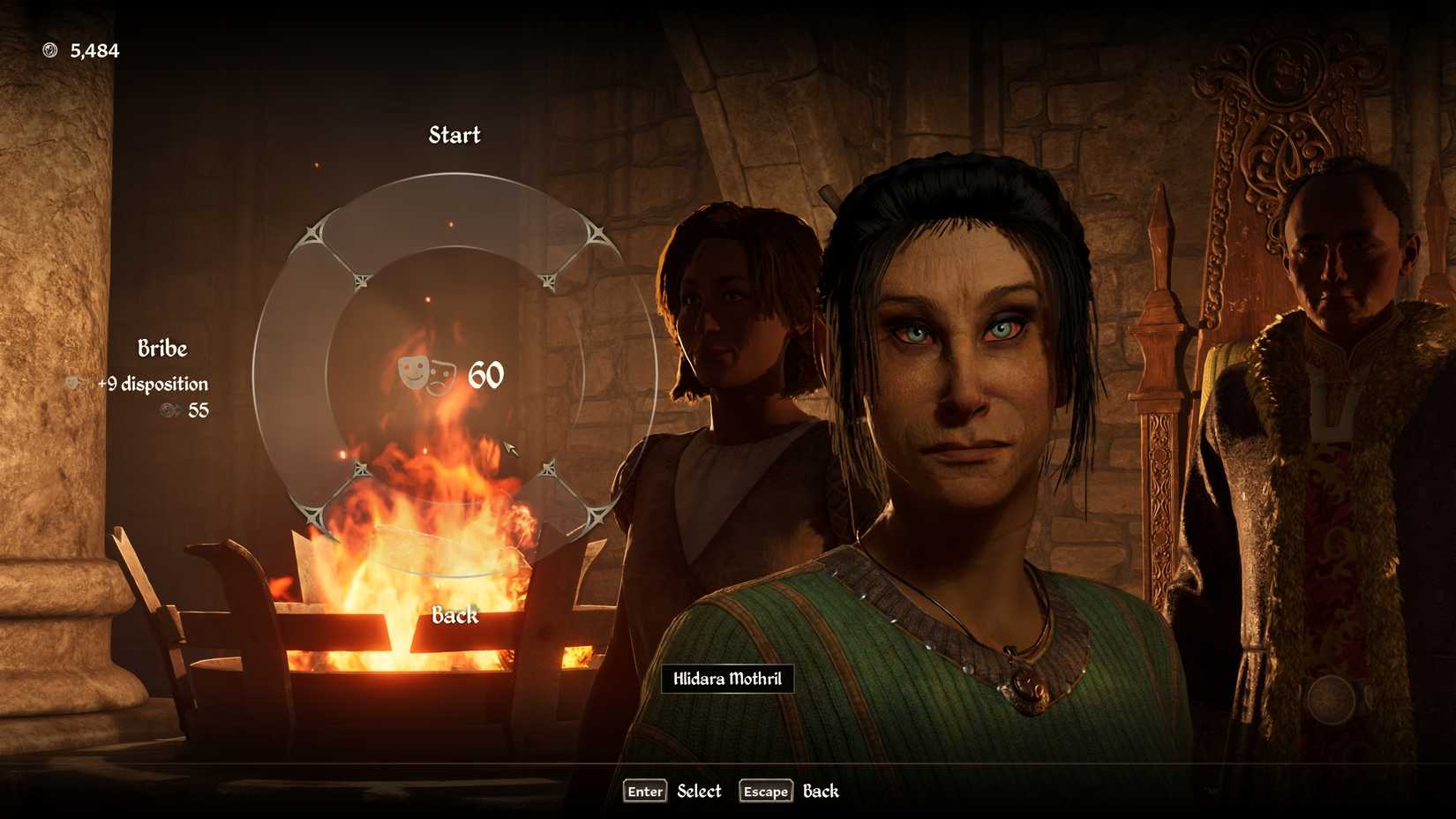Screen dimensions: 1456x819
Task: Choose the Bribe option
Action: pyautogui.click(x=162, y=349)
